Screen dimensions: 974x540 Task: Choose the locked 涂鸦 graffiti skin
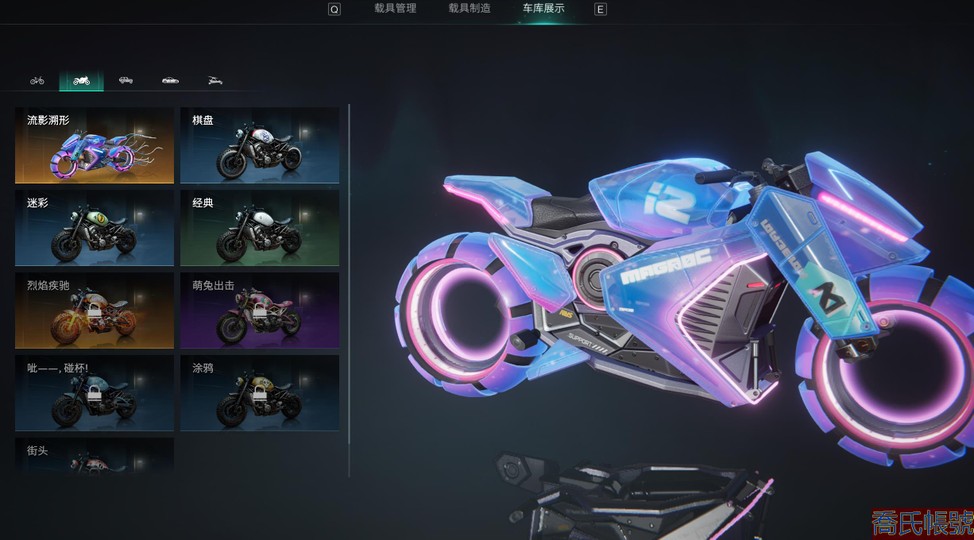coord(260,393)
